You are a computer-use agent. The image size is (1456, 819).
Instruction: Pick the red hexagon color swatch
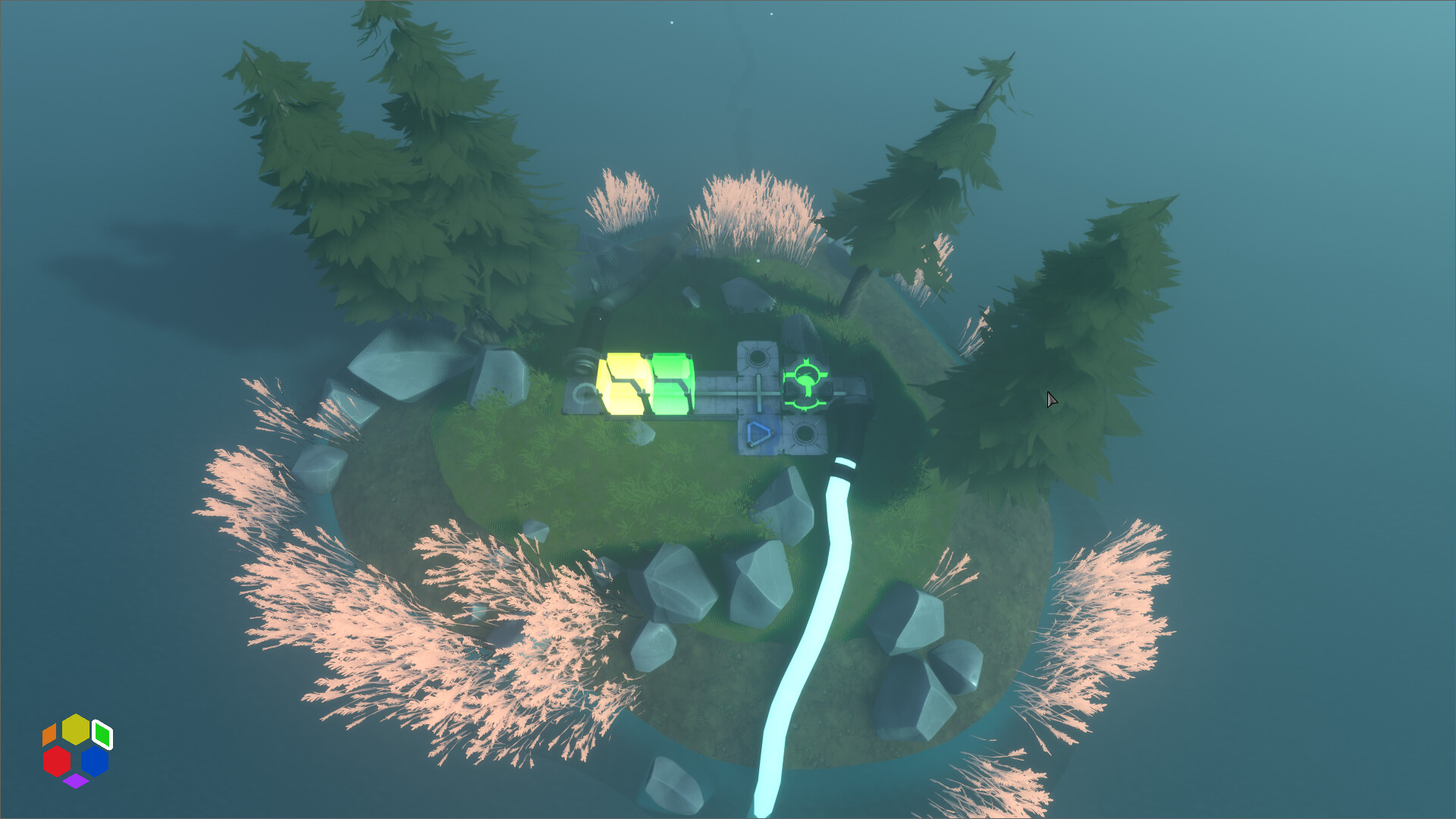(57, 761)
